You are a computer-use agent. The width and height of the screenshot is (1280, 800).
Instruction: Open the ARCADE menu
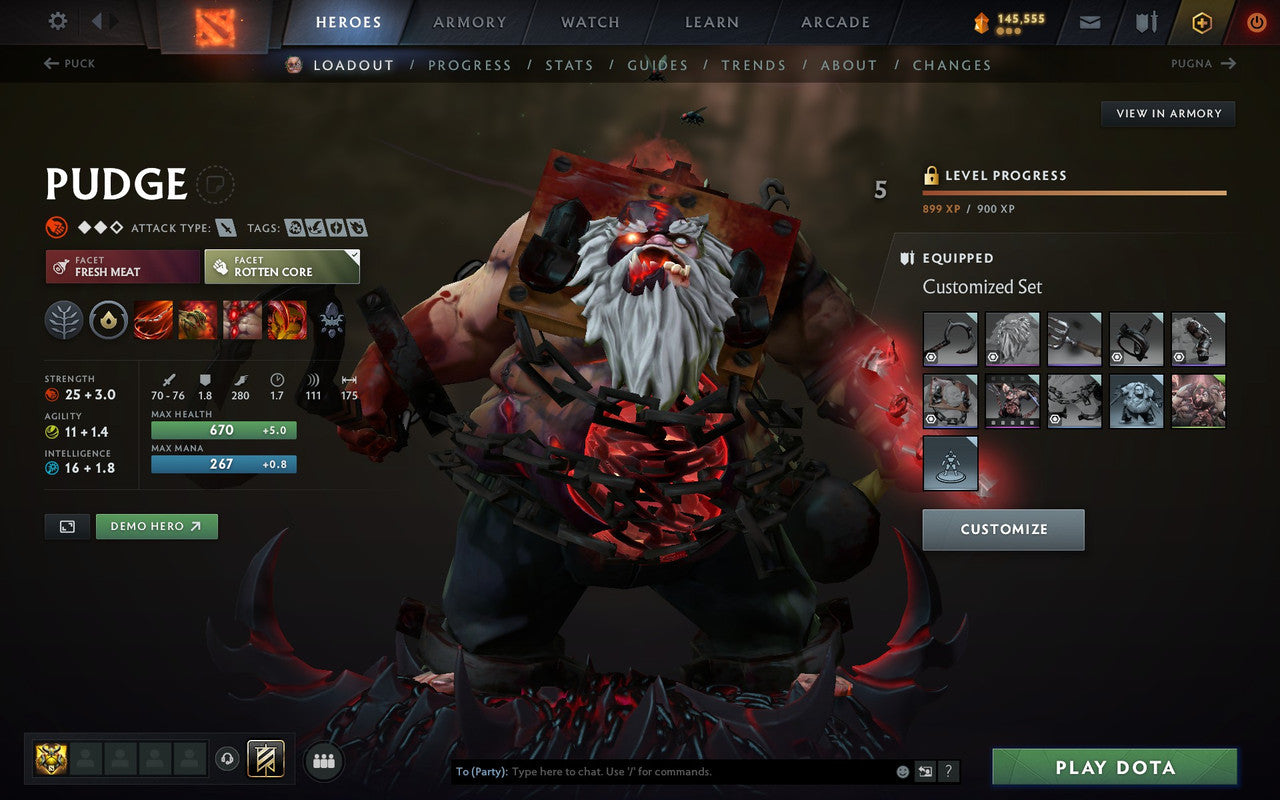coord(834,22)
